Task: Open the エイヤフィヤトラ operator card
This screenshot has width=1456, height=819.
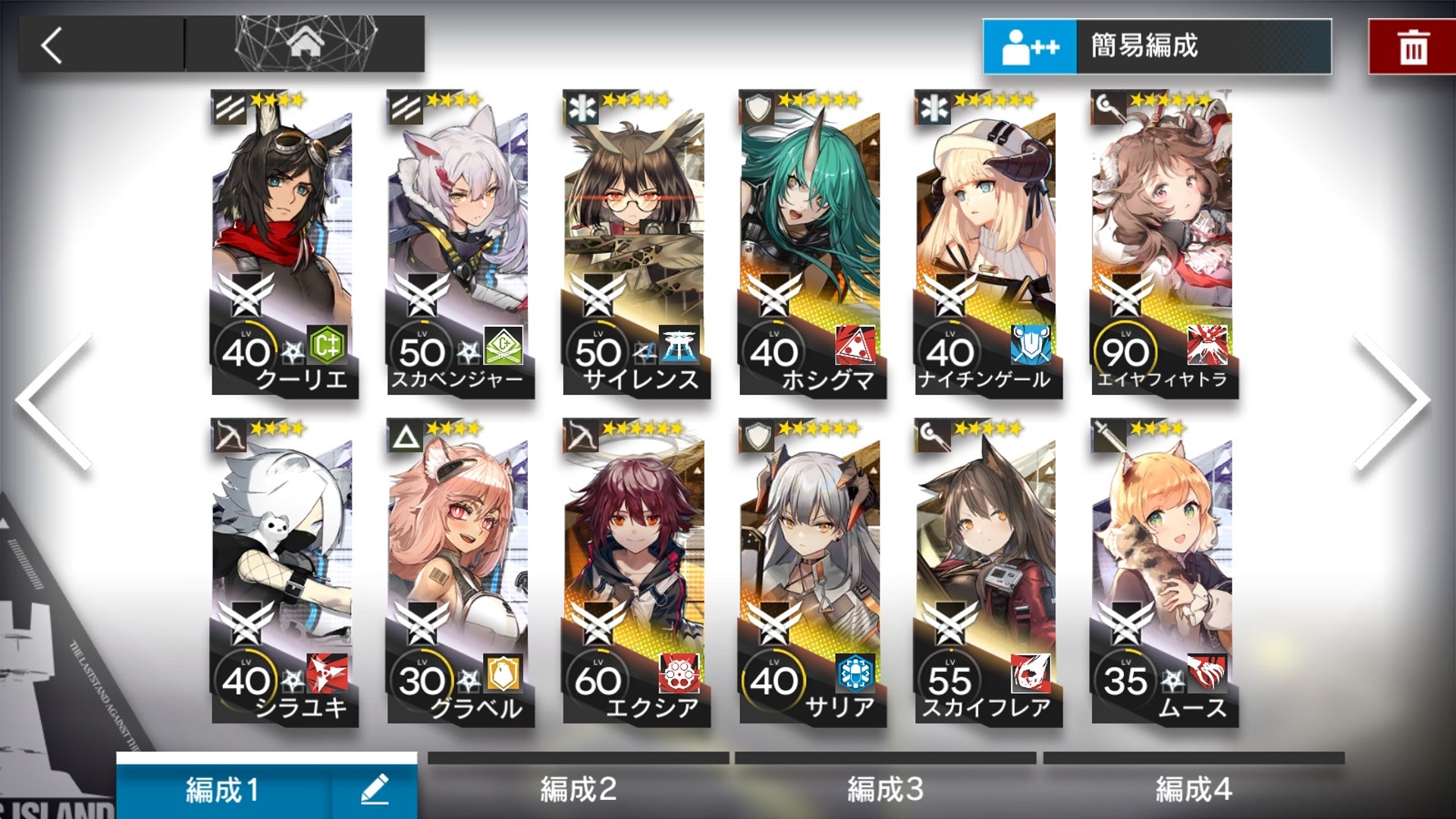Action: [1163, 243]
